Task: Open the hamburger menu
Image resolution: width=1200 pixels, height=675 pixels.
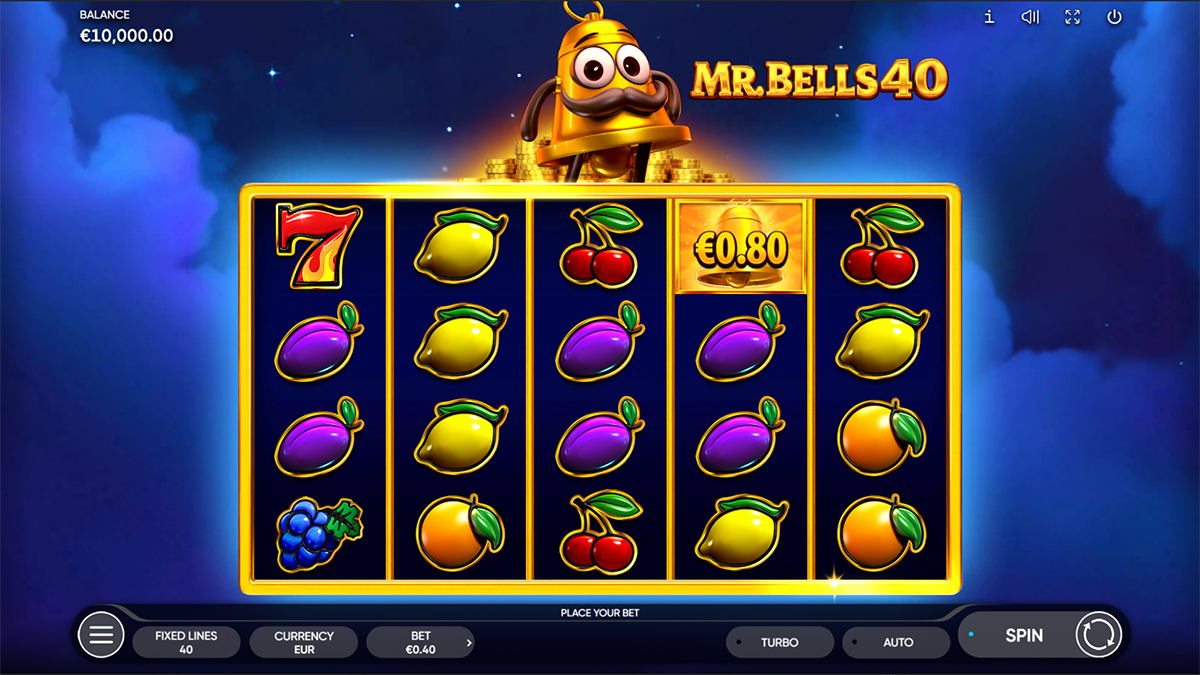Action: click(101, 635)
